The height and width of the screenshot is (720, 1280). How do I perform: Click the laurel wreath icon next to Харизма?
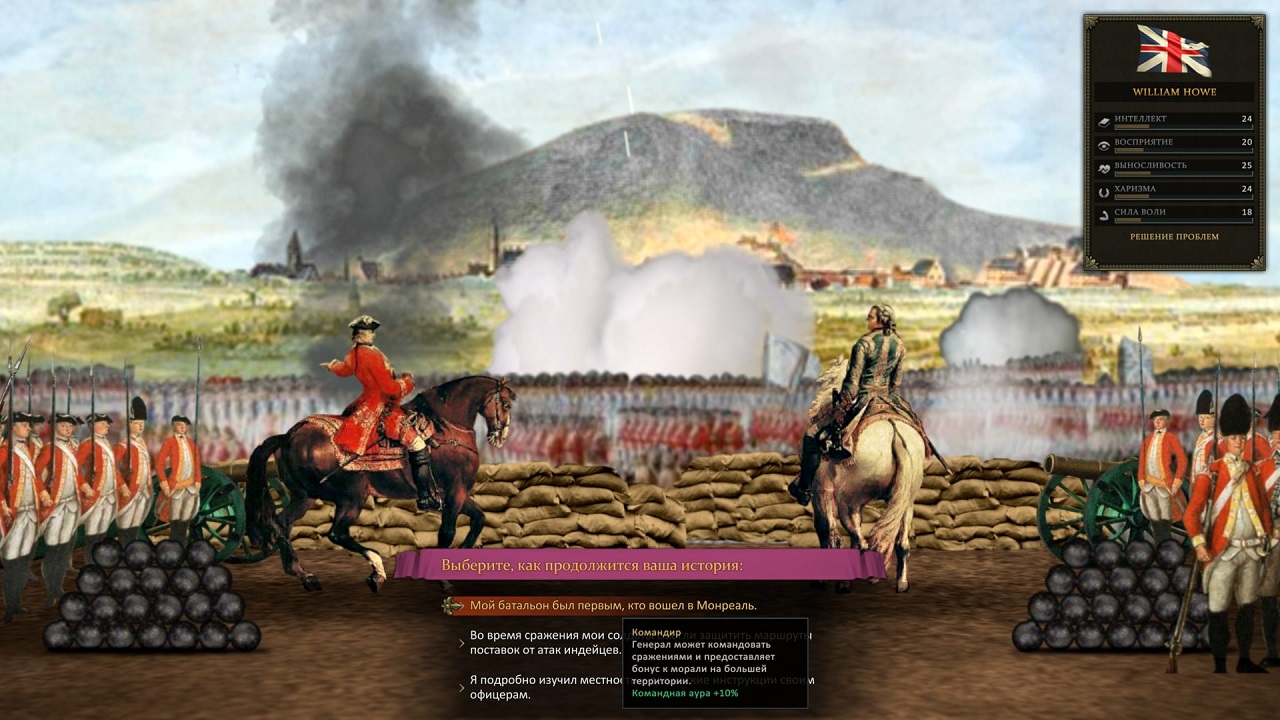1104,191
